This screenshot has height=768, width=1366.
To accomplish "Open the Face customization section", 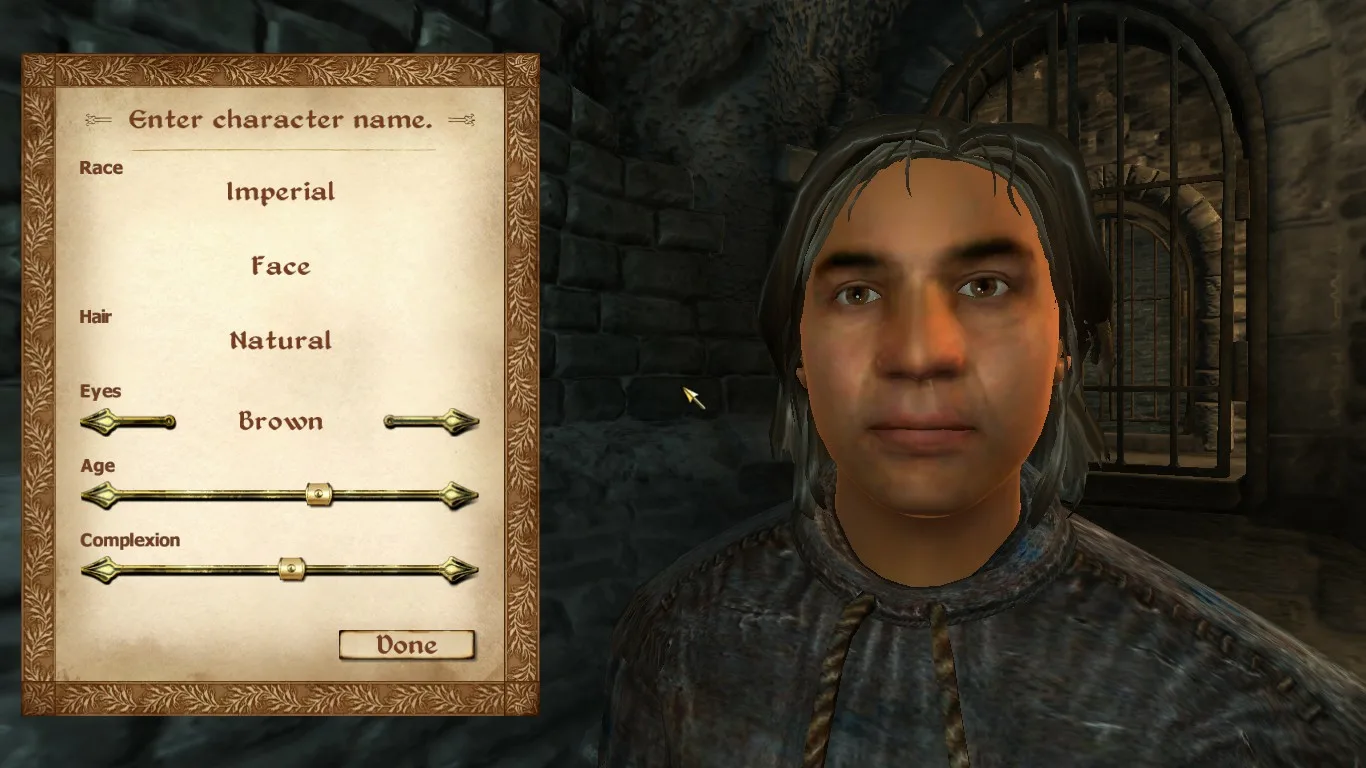I will pyautogui.click(x=280, y=266).
